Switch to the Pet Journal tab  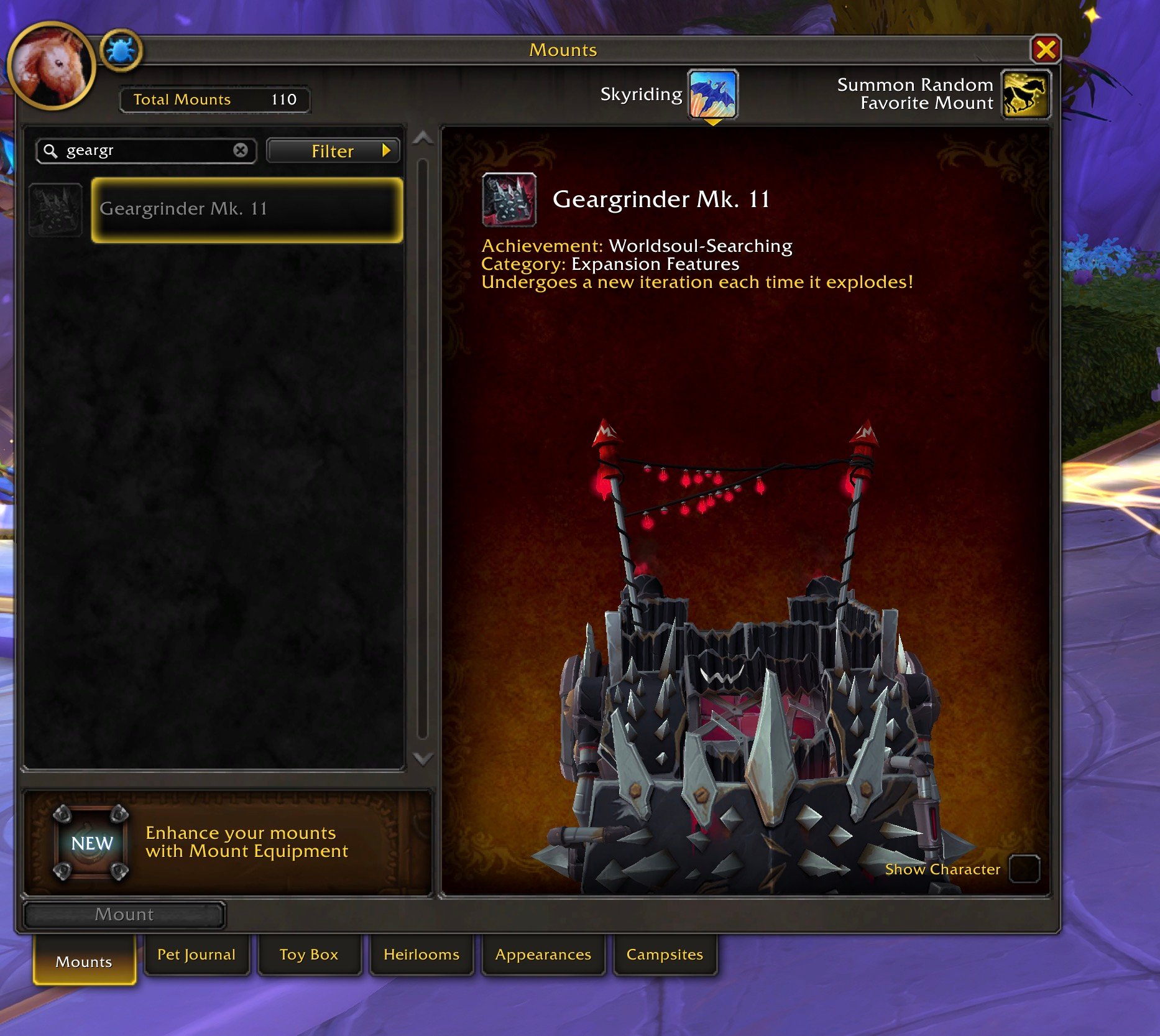click(196, 955)
